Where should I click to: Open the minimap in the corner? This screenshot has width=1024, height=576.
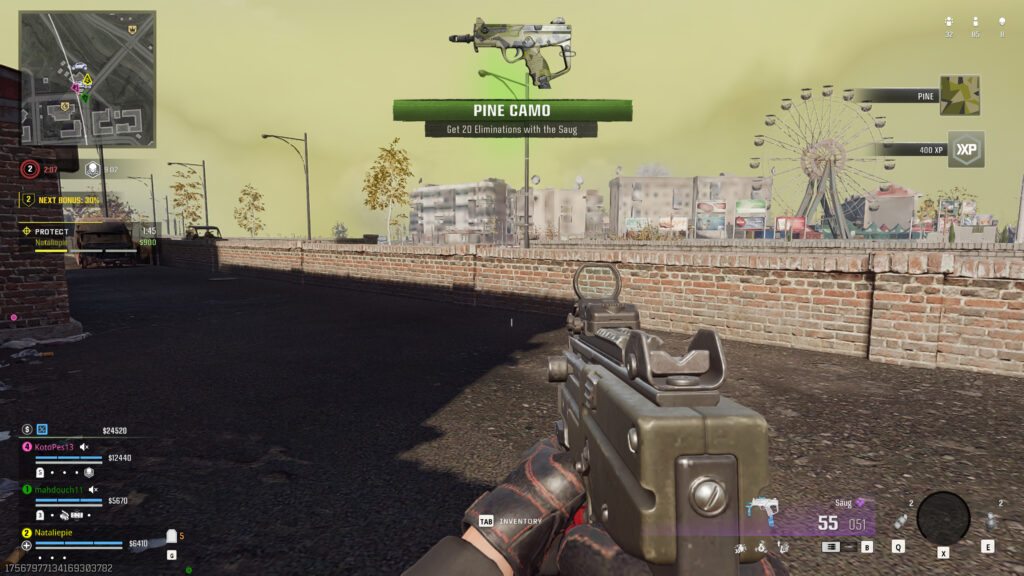coord(87,78)
